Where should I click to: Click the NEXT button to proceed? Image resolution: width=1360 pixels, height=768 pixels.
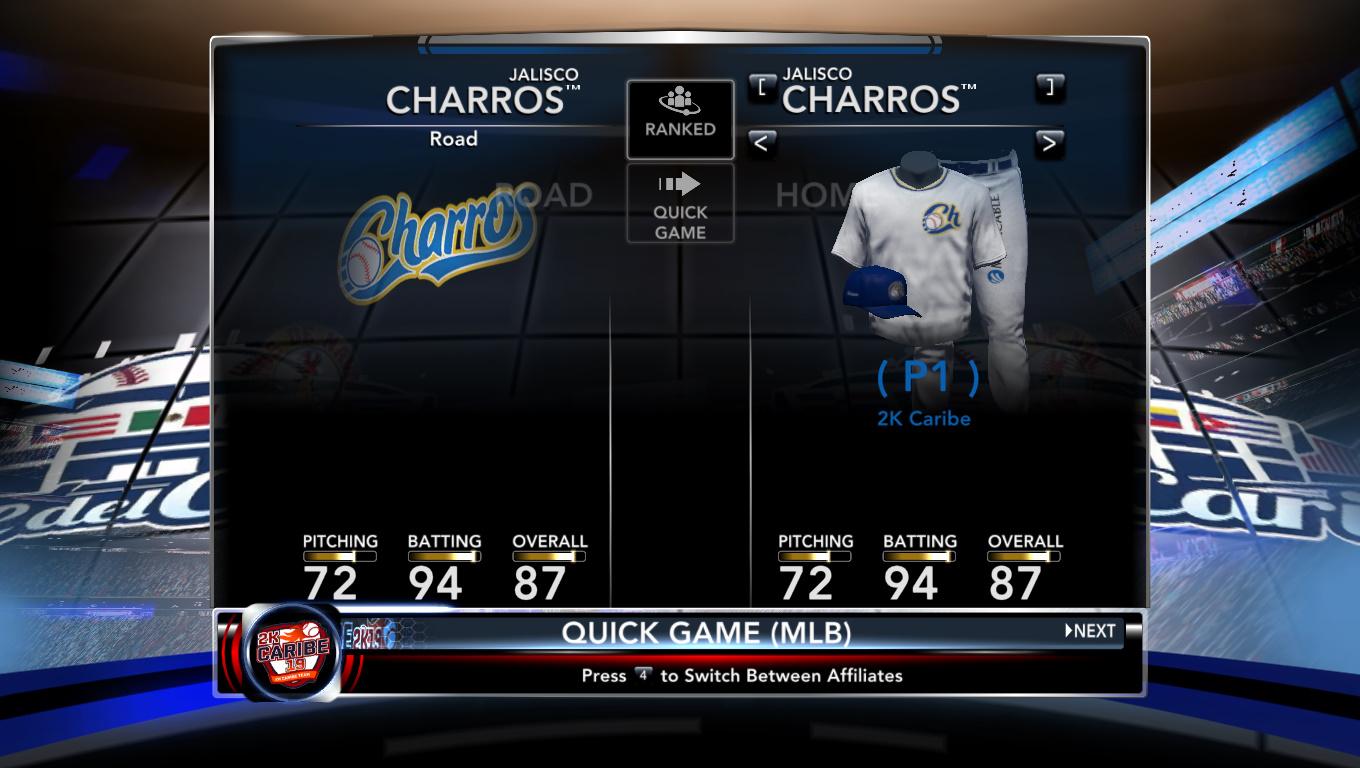pos(1091,631)
